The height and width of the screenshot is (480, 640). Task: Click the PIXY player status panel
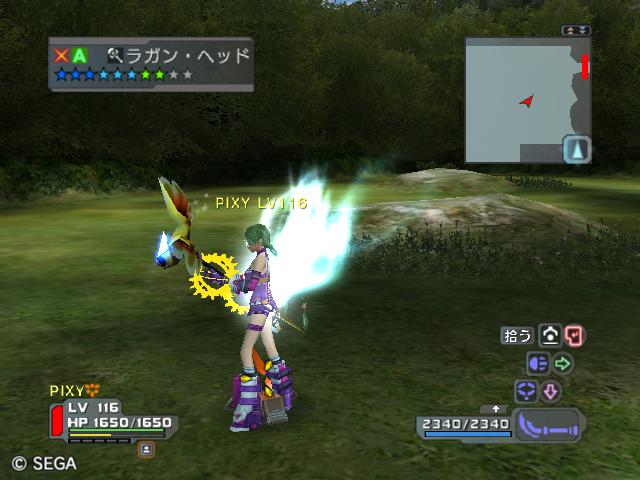click(112, 416)
